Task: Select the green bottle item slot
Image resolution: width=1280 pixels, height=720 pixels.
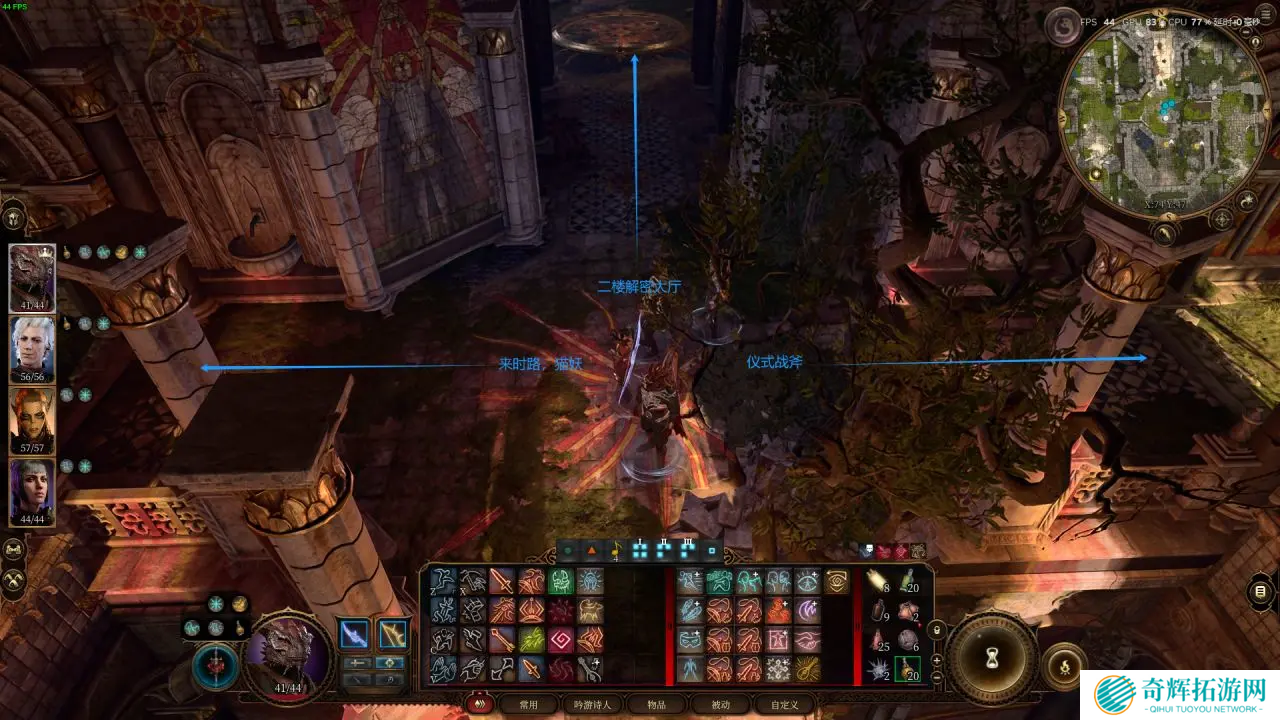Action: 907,581
